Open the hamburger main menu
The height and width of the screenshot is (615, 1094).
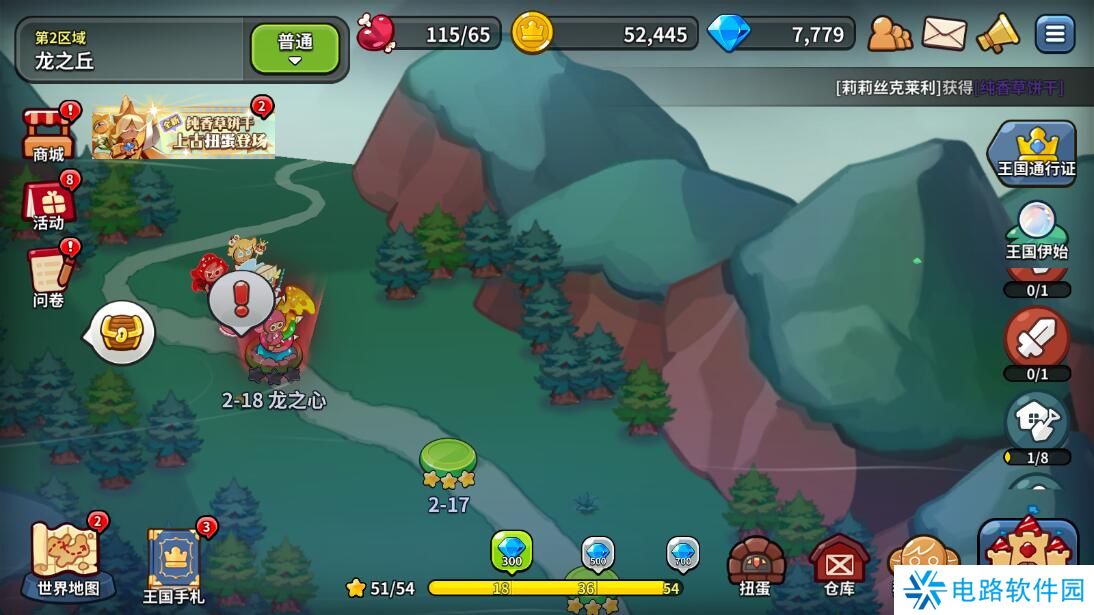coord(1054,34)
